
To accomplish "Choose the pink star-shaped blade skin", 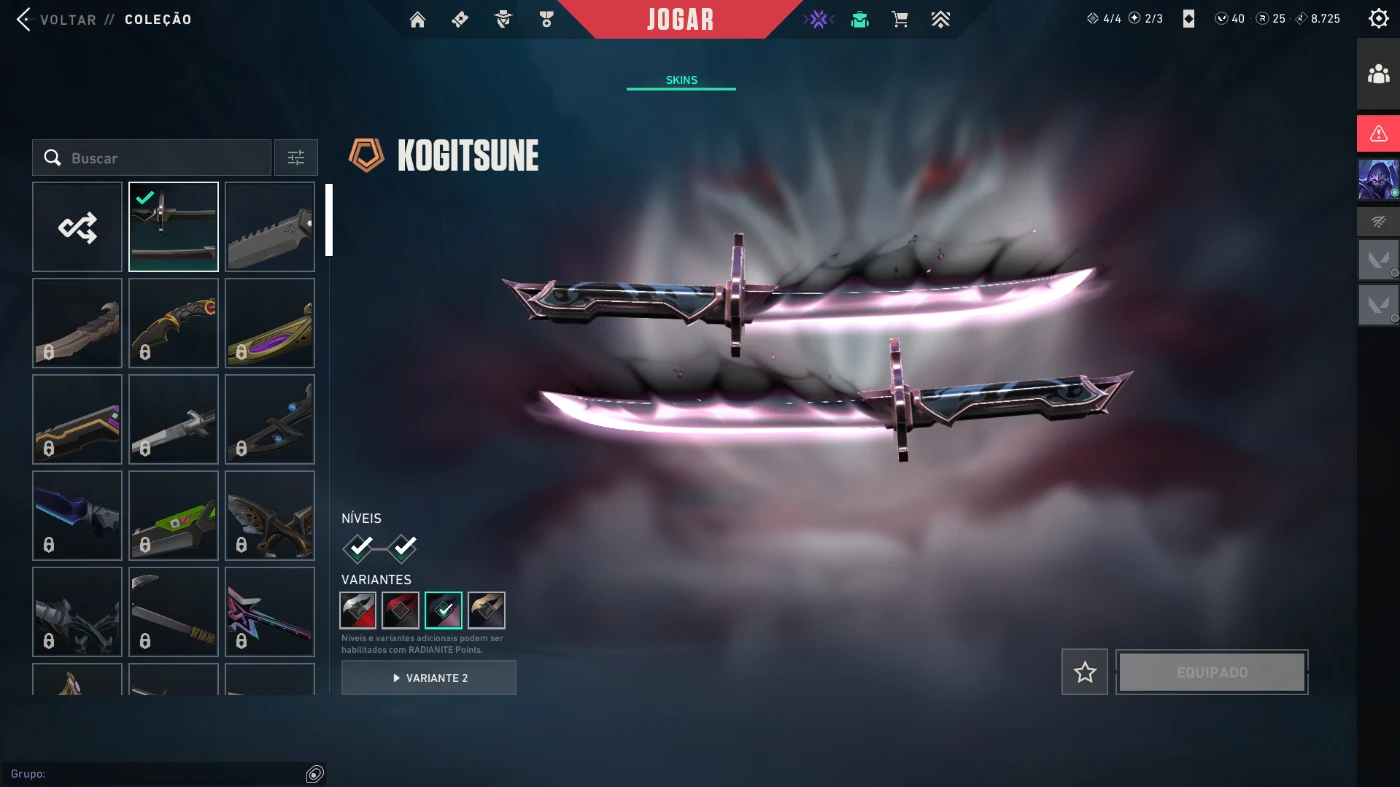I will (x=270, y=612).
